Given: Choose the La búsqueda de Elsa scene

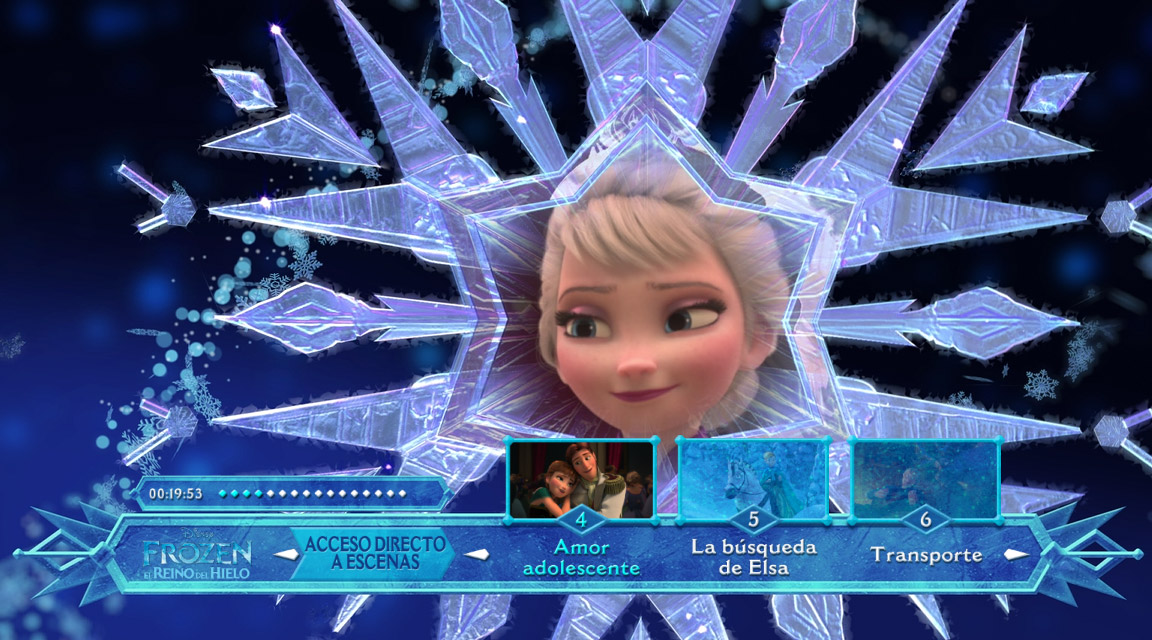Looking at the screenshot, I should 753,558.
